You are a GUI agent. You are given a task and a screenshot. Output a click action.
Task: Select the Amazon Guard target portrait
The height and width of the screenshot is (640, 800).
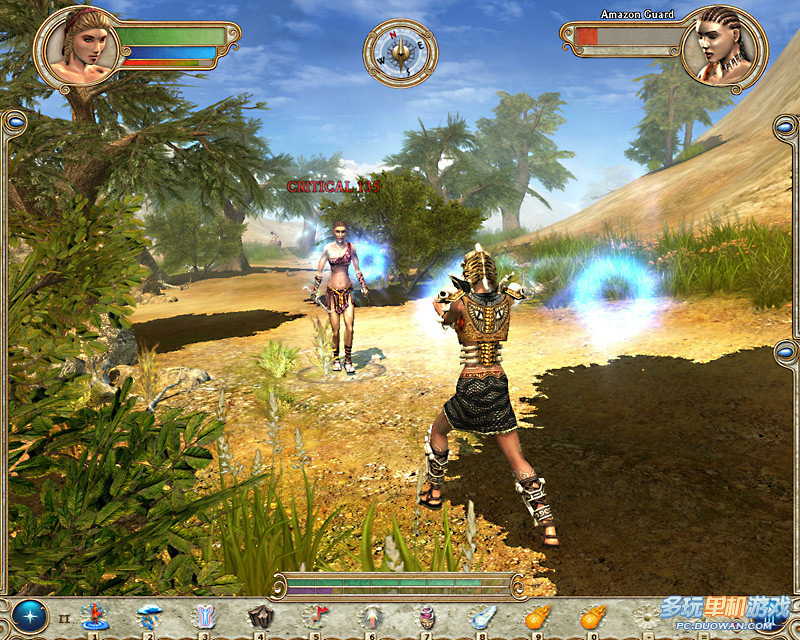[x=724, y=48]
